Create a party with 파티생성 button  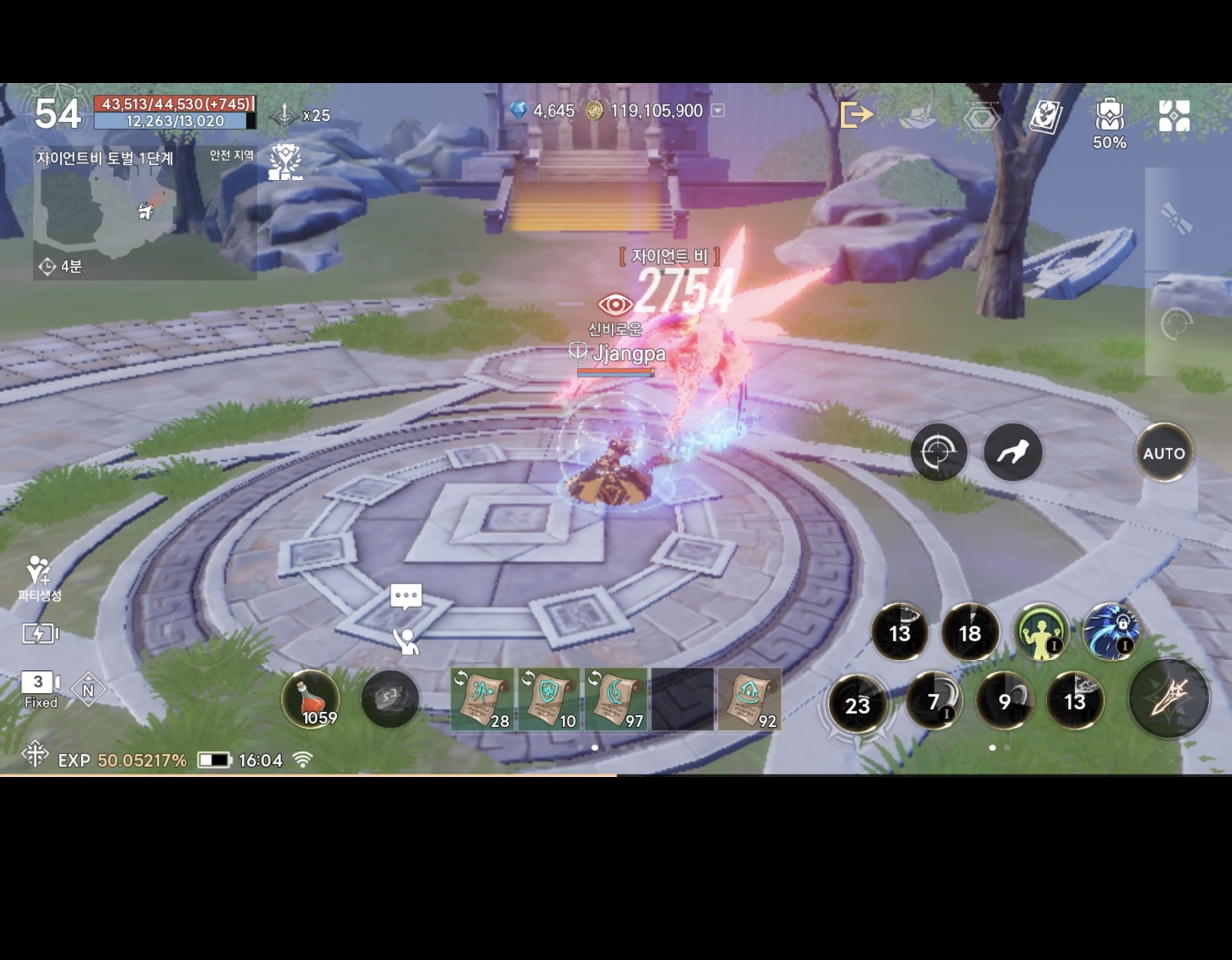[x=39, y=578]
